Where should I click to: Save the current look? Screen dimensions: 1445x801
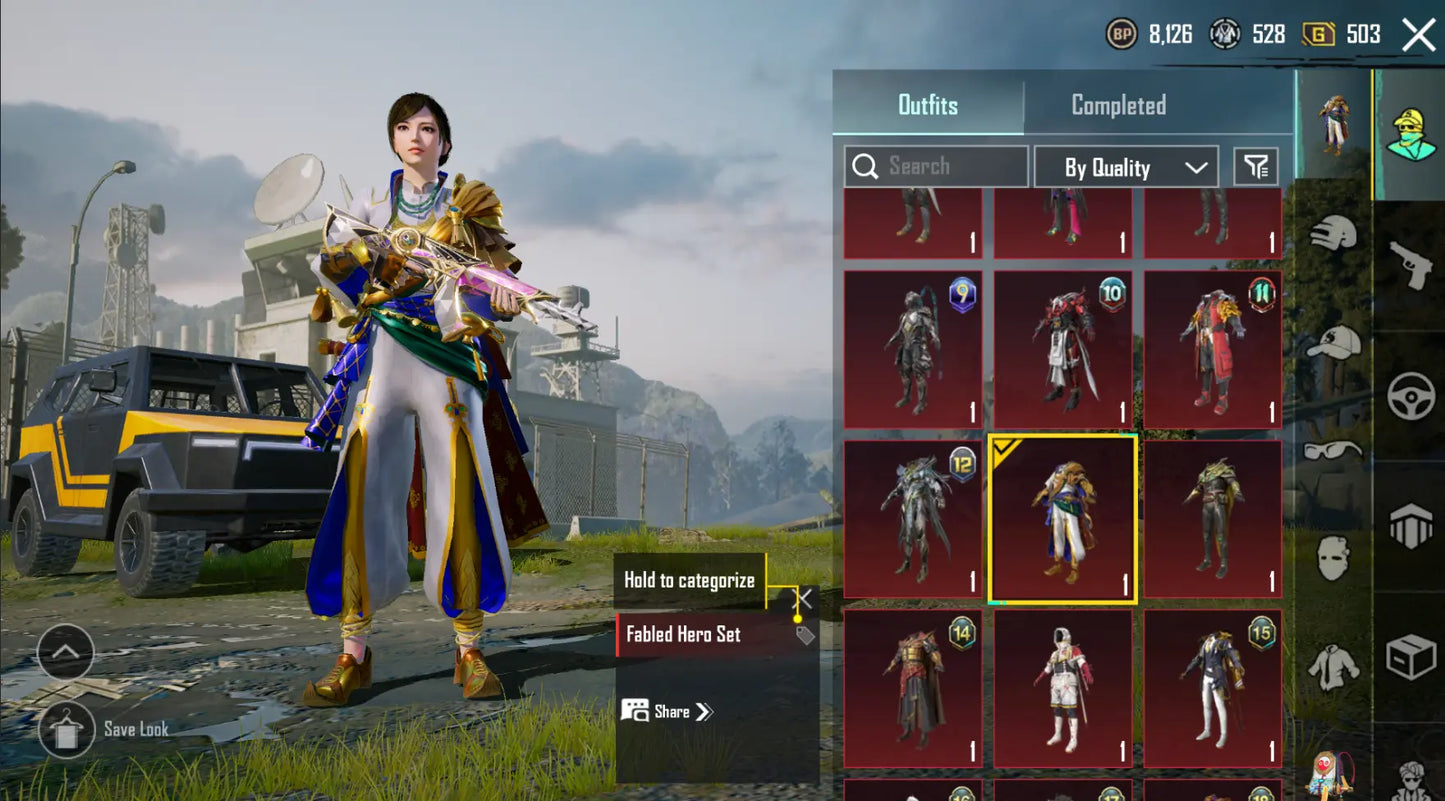point(67,729)
